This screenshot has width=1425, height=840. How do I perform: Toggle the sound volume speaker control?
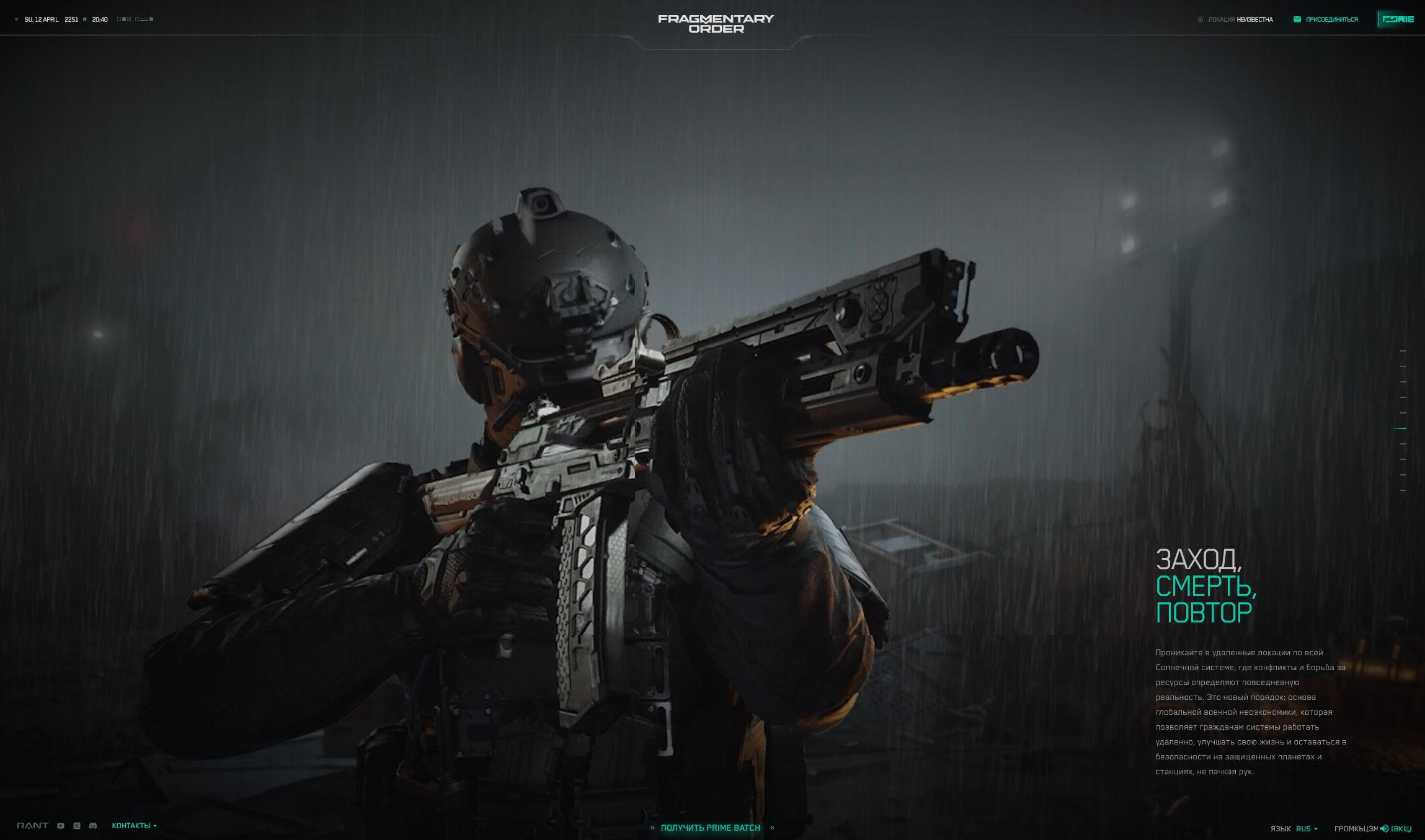pyautogui.click(x=1384, y=829)
